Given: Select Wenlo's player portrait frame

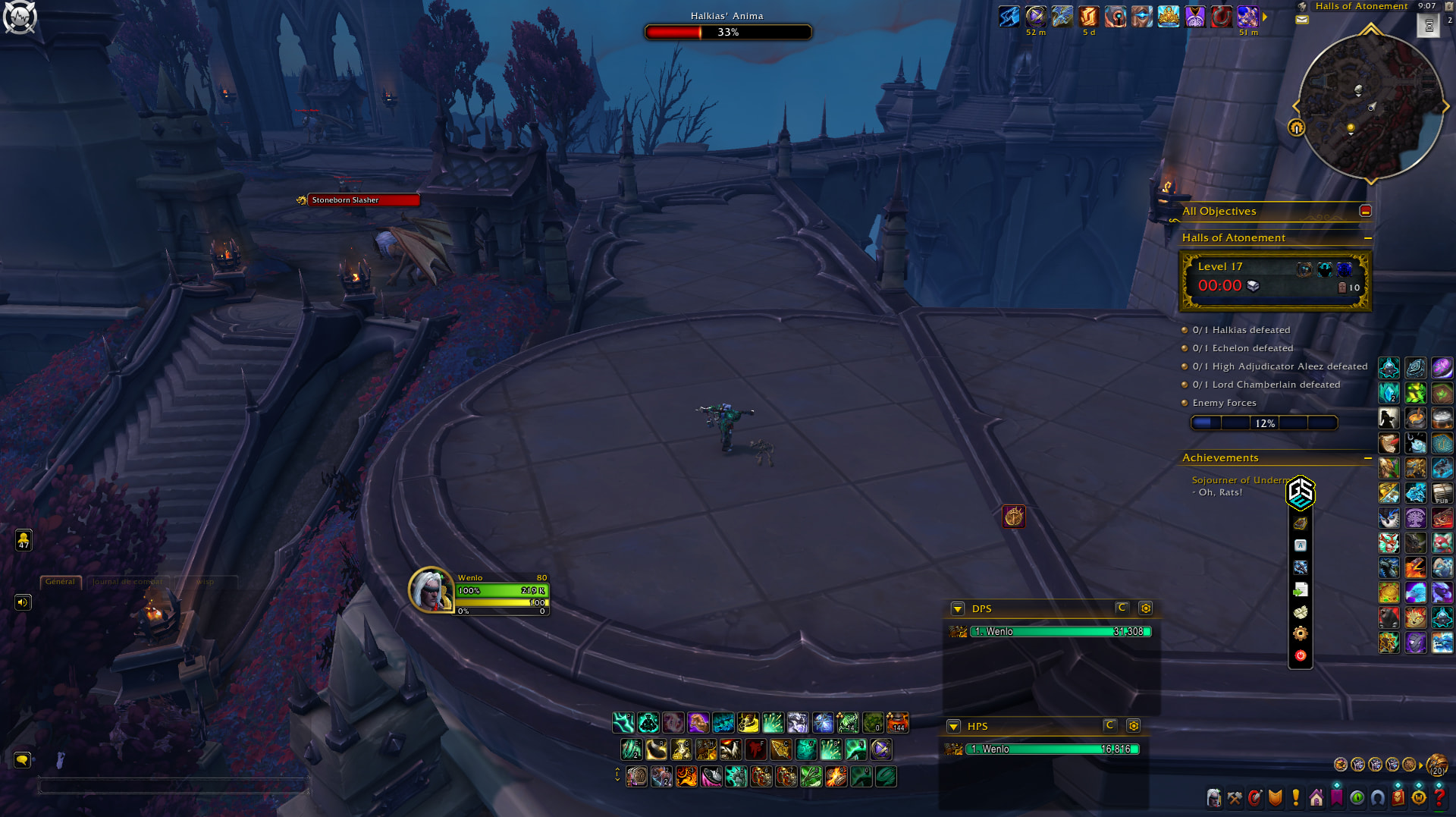Looking at the screenshot, I should coord(431,589).
